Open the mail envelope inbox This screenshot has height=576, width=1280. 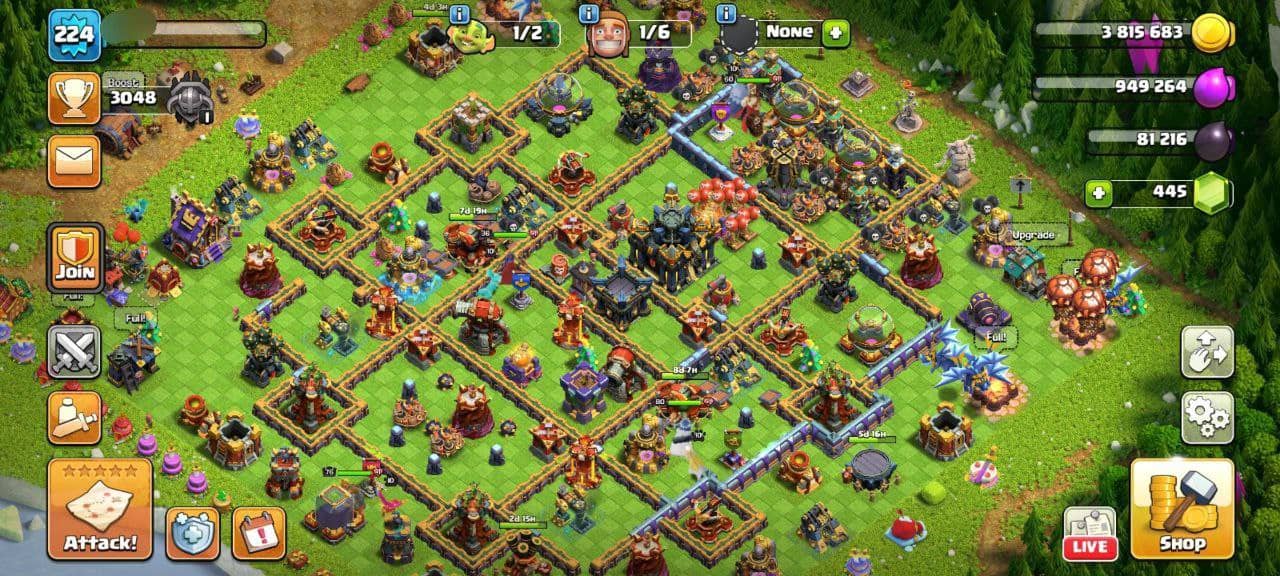[75, 161]
